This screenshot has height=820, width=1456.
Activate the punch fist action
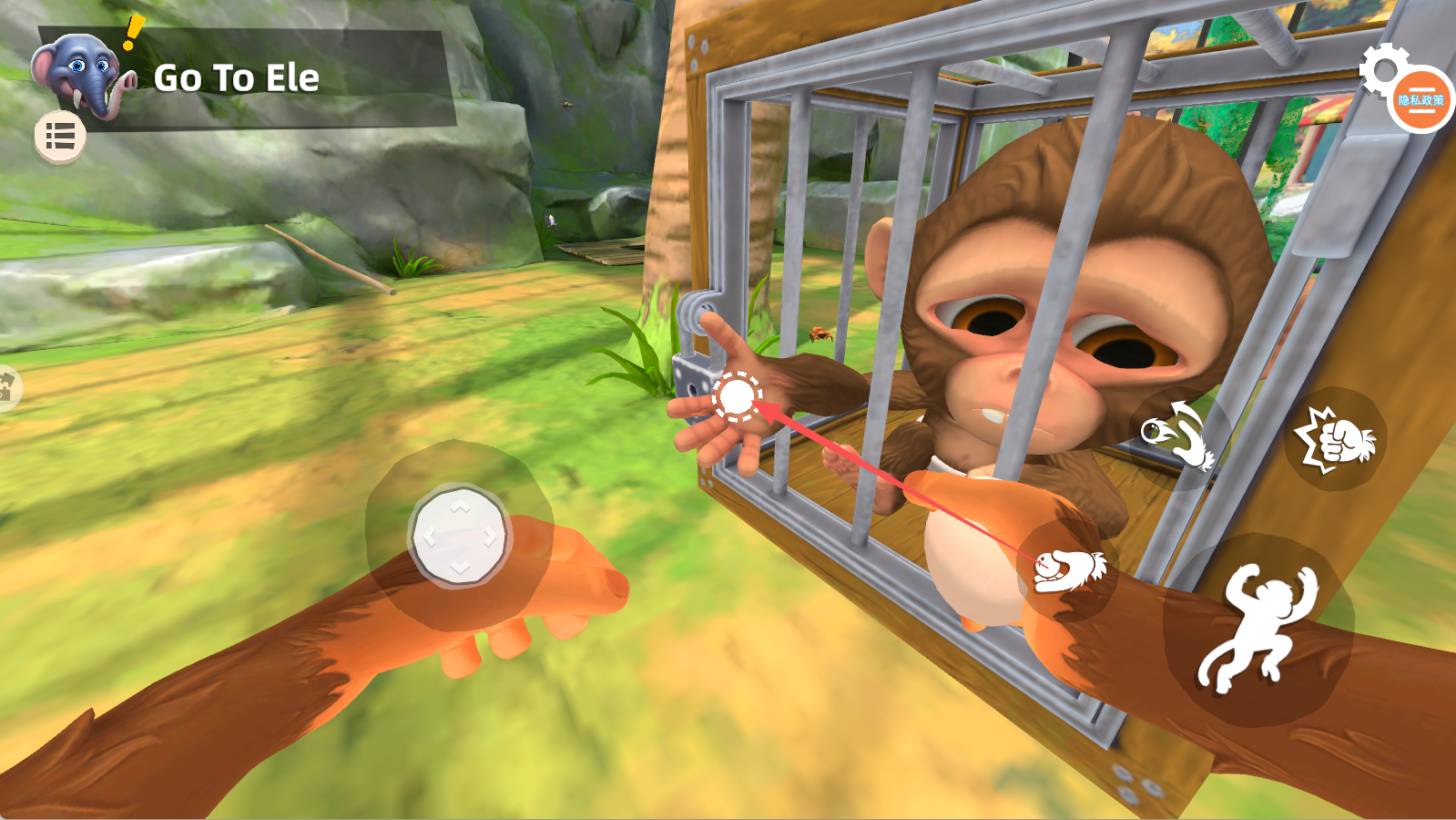click(x=1335, y=439)
